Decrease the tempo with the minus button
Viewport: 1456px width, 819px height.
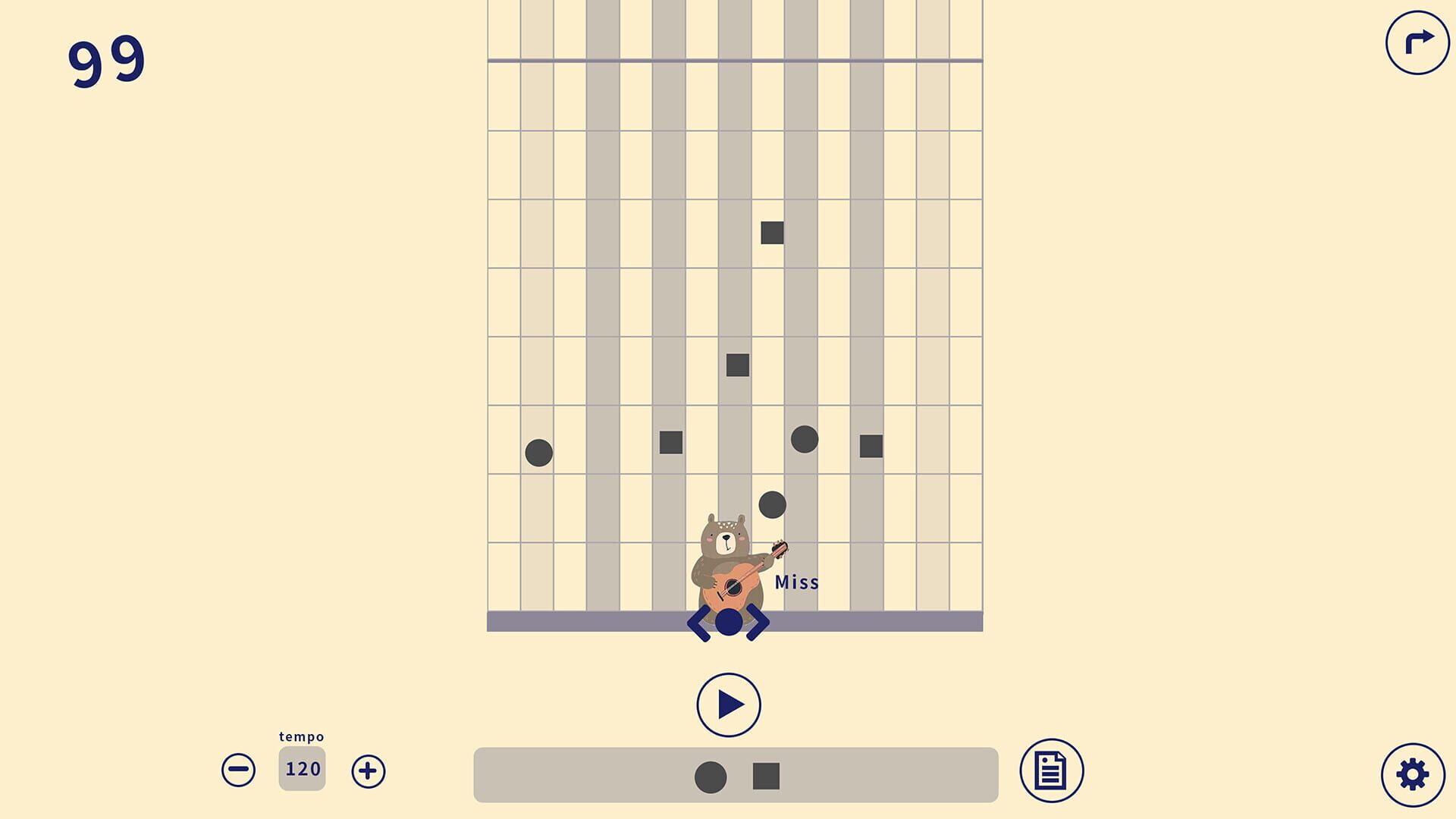click(x=239, y=771)
